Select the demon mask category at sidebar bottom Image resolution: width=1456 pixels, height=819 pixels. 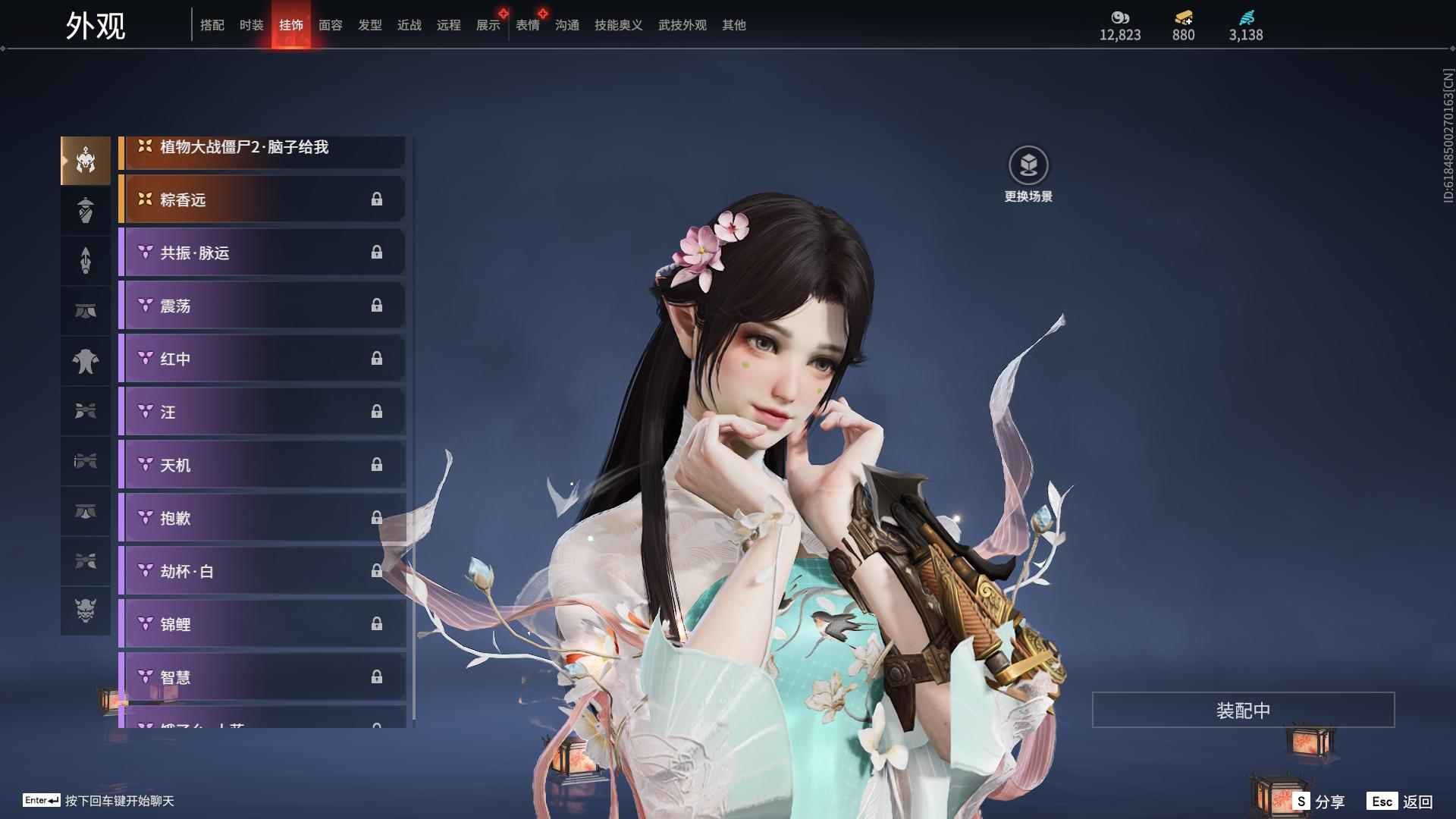pos(86,611)
